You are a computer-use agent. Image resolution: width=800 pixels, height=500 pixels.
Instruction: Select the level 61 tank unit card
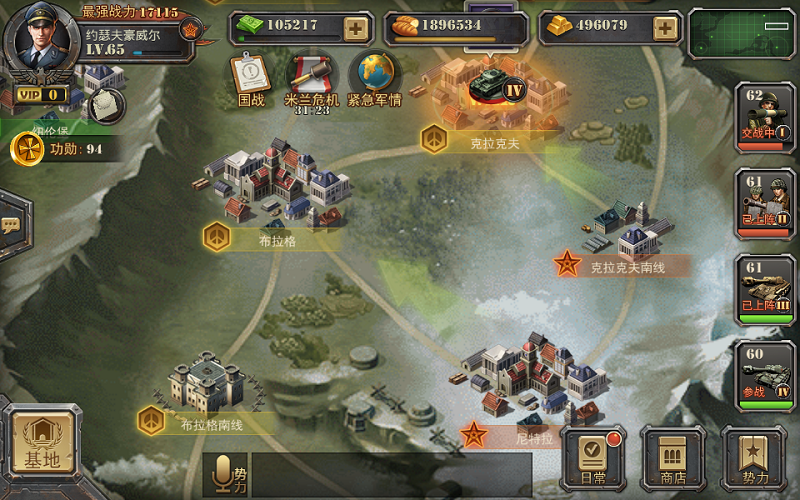pyautogui.click(x=765, y=290)
